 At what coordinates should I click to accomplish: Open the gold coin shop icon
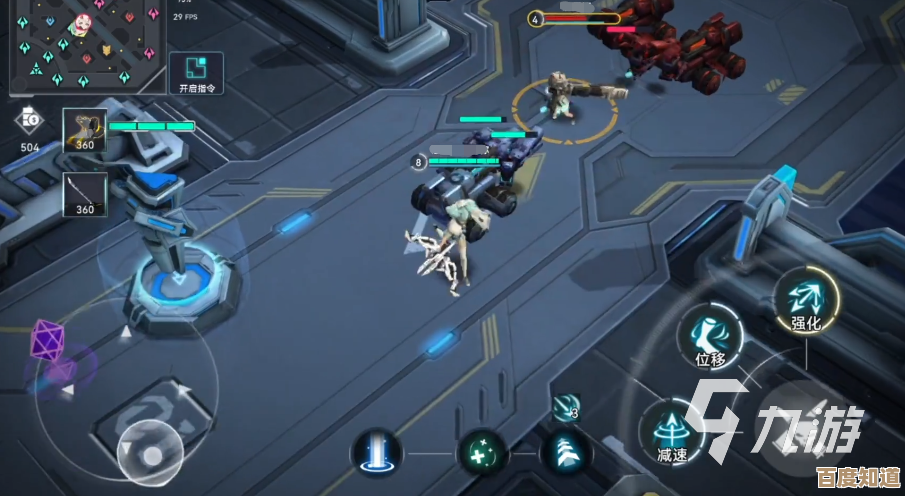(30, 123)
